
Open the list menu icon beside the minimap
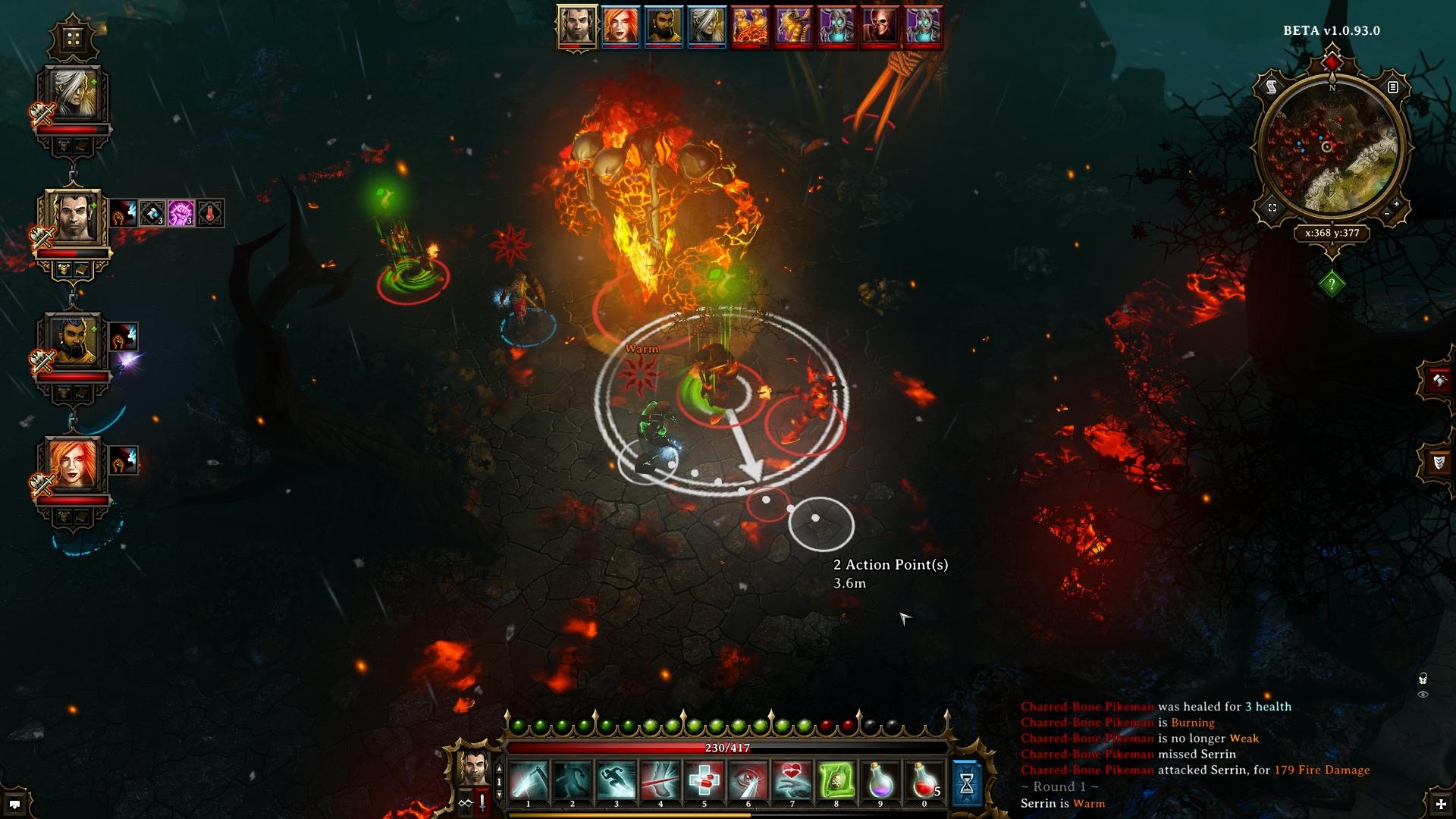pyautogui.click(x=1393, y=87)
